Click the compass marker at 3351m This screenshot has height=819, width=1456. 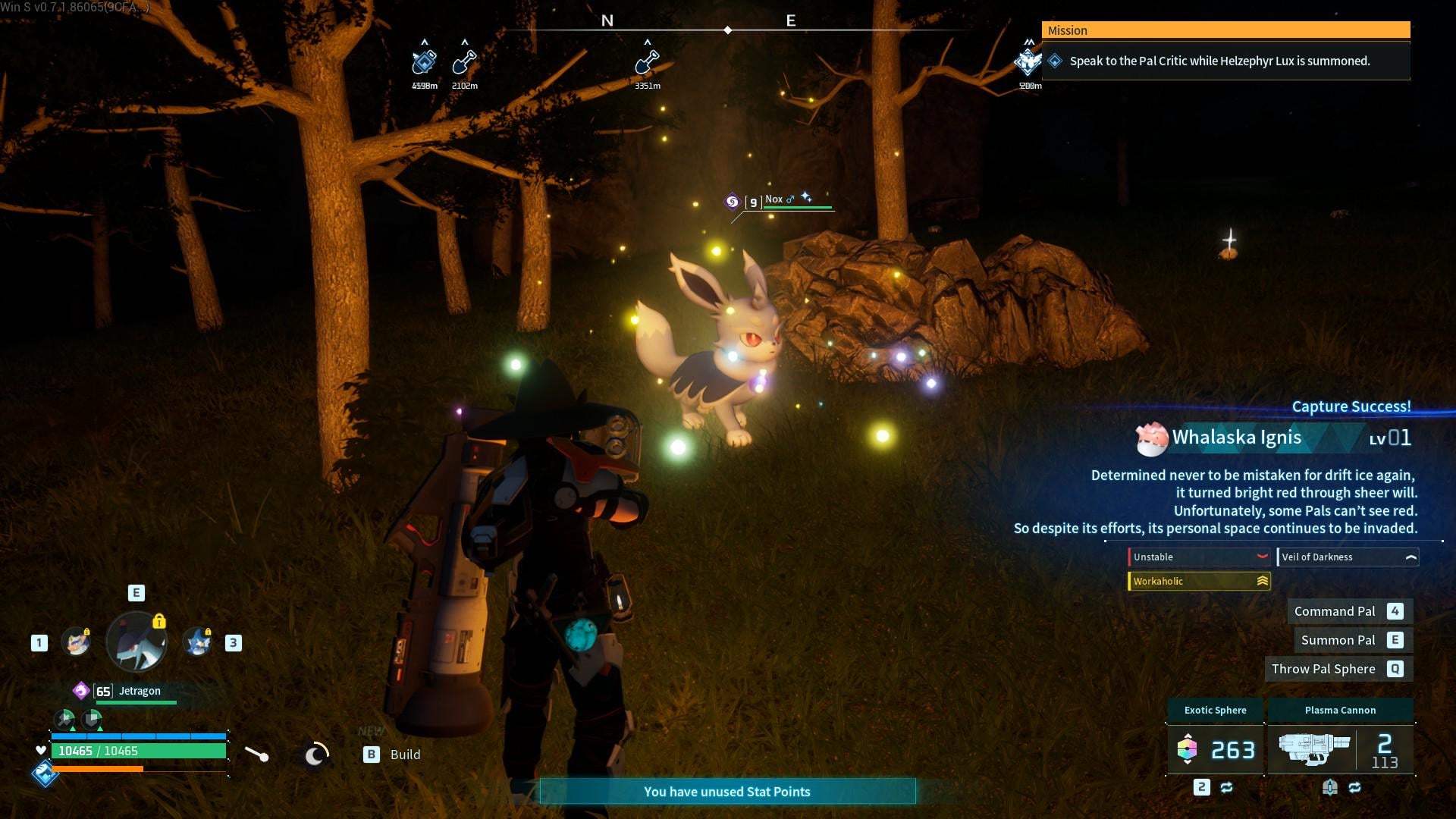tap(647, 62)
